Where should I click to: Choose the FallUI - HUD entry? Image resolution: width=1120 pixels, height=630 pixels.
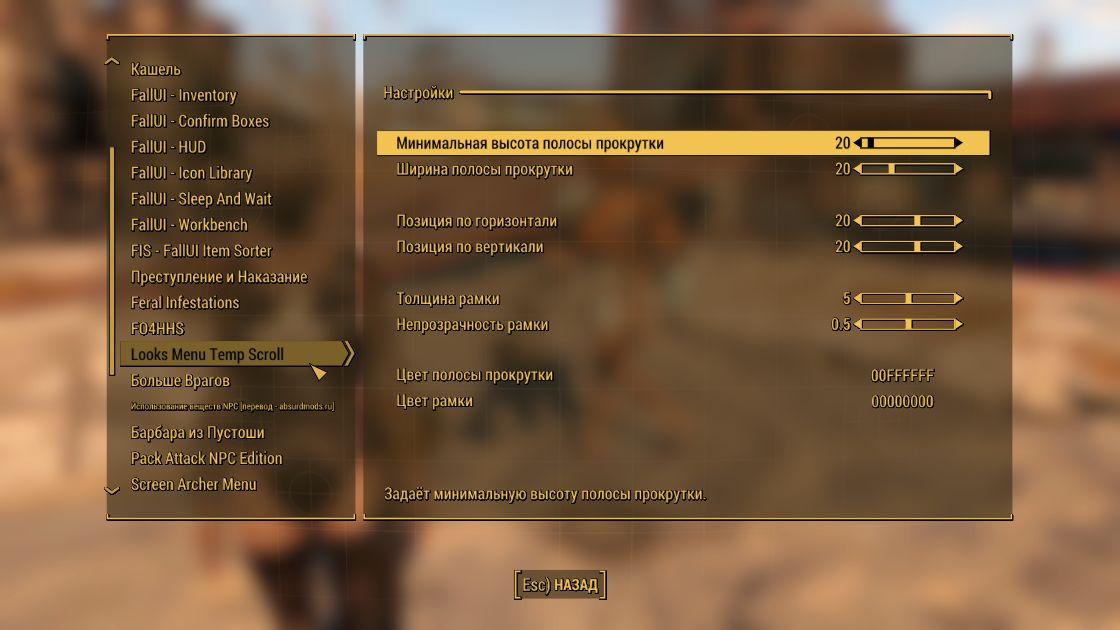(168, 147)
